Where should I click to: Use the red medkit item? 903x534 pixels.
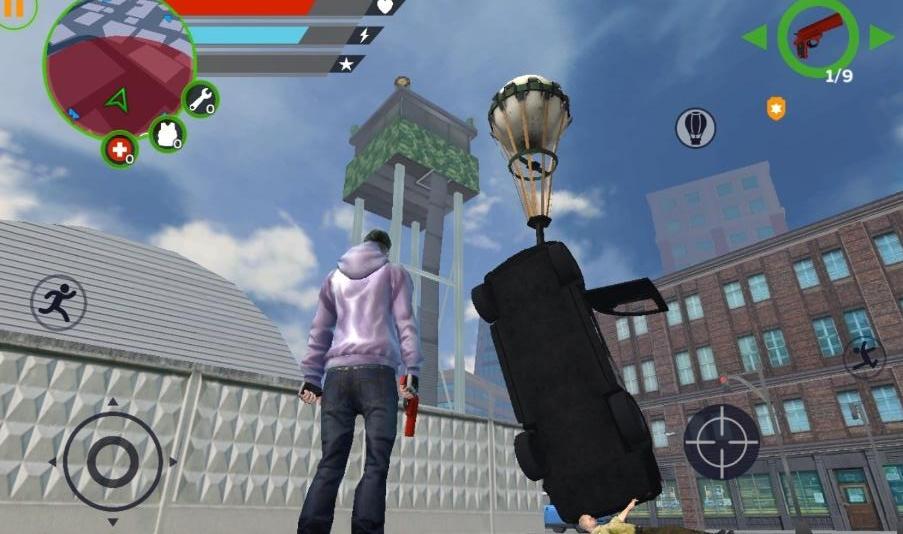pyautogui.click(x=120, y=150)
